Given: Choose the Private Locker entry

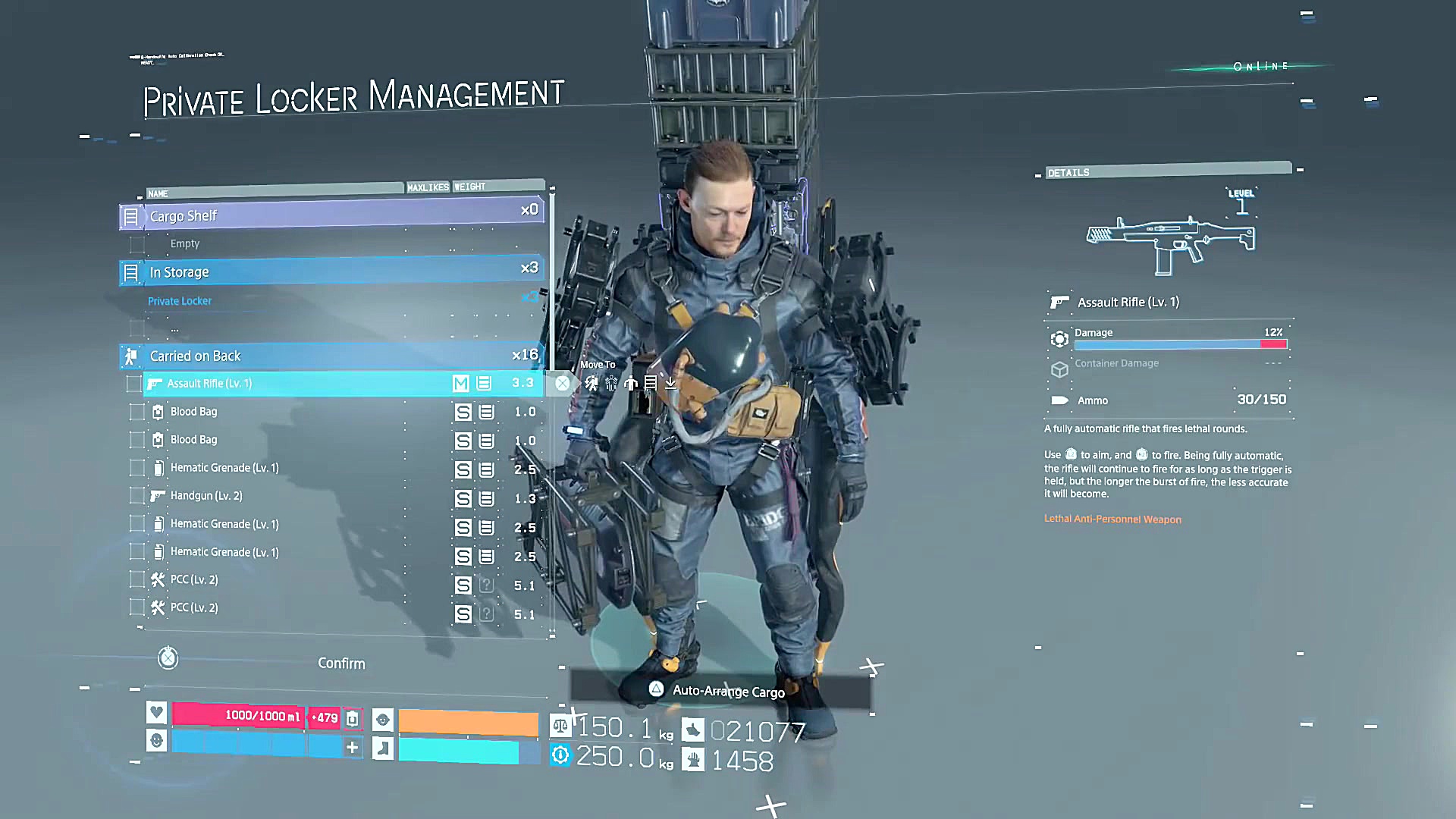Looking at the screenshot, I should (180, 301).
